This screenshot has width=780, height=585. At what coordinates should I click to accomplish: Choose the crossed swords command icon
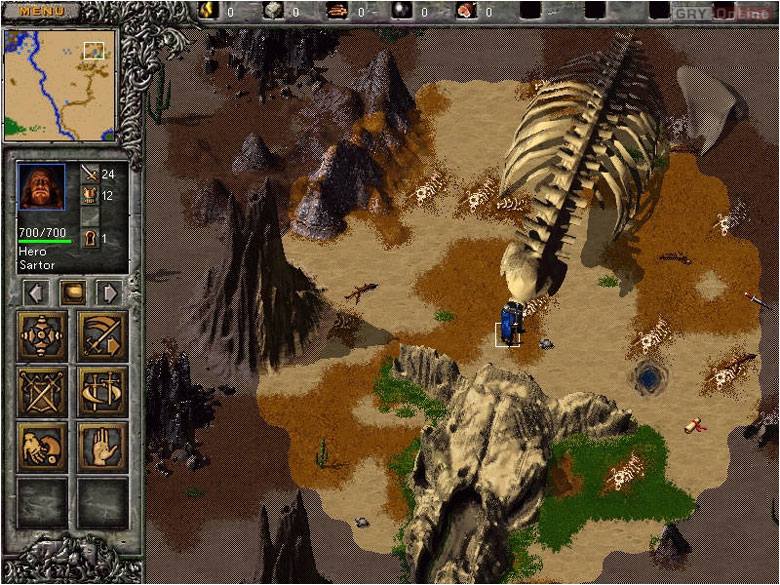click(42, 391)
